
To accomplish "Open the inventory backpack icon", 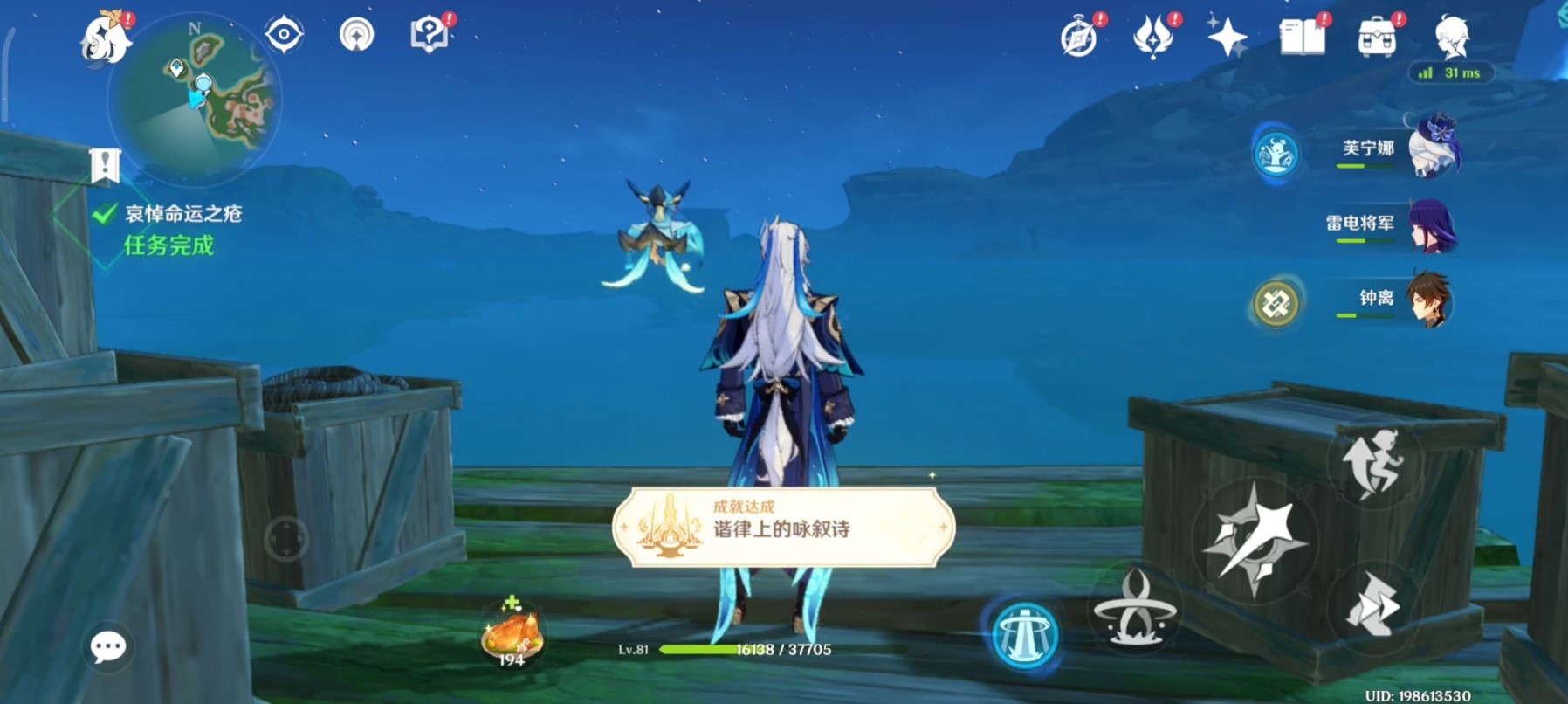I will pos(1378,38).
